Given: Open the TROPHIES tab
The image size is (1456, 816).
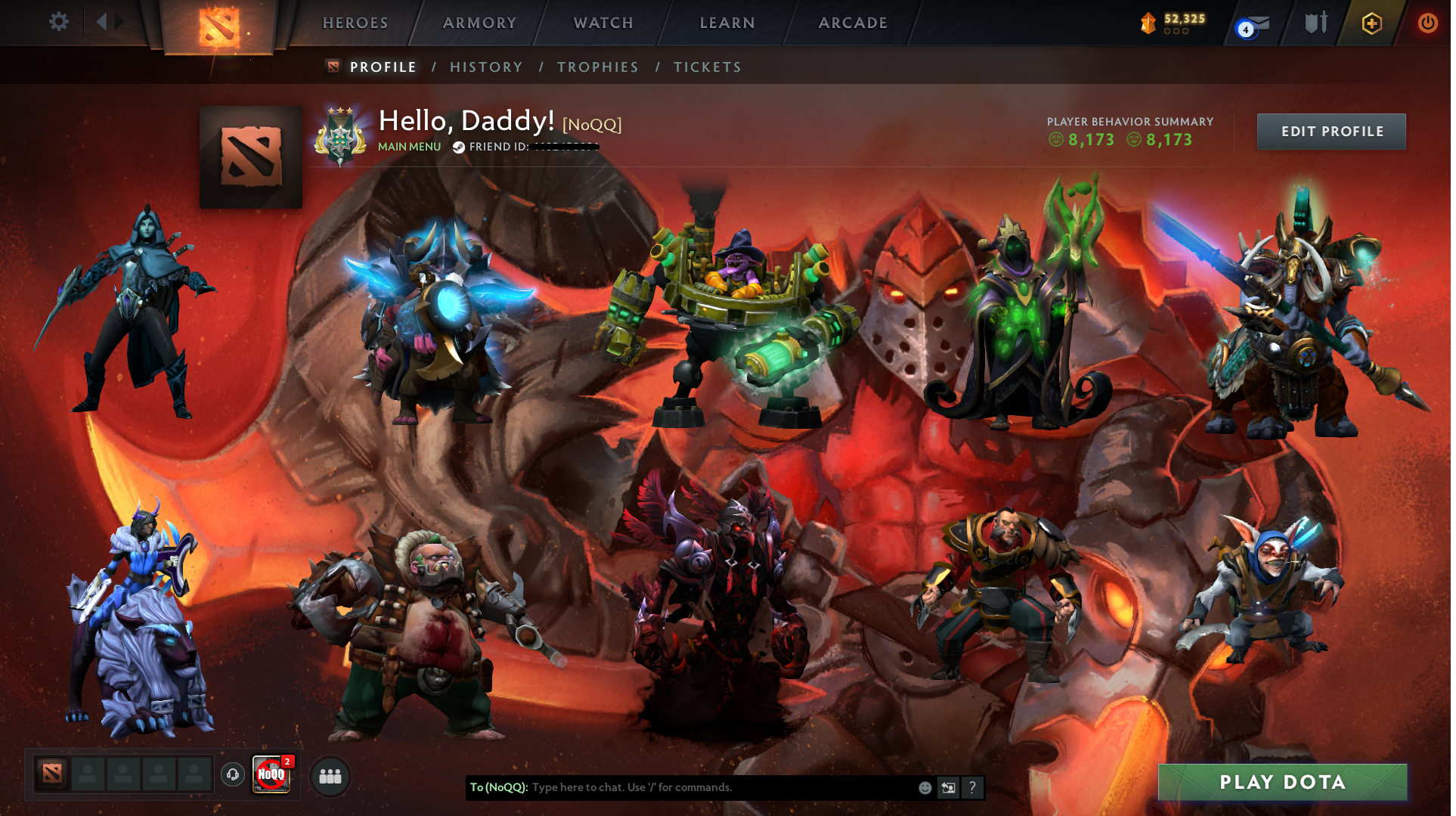Looking at the screenshot, I should (x=597, y=67).
